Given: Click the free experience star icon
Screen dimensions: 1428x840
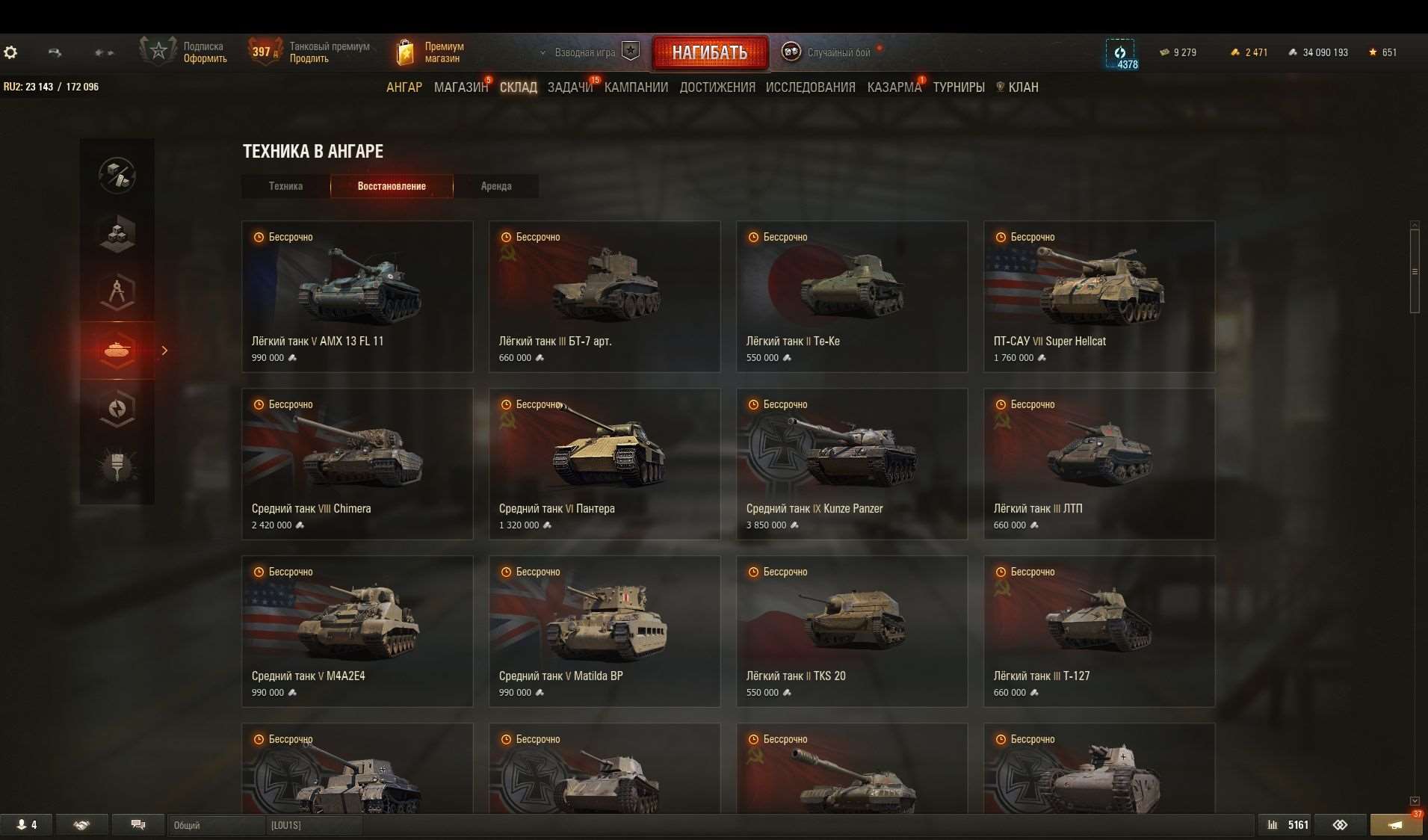Looking at the screenshot, I should [1372, 52].
